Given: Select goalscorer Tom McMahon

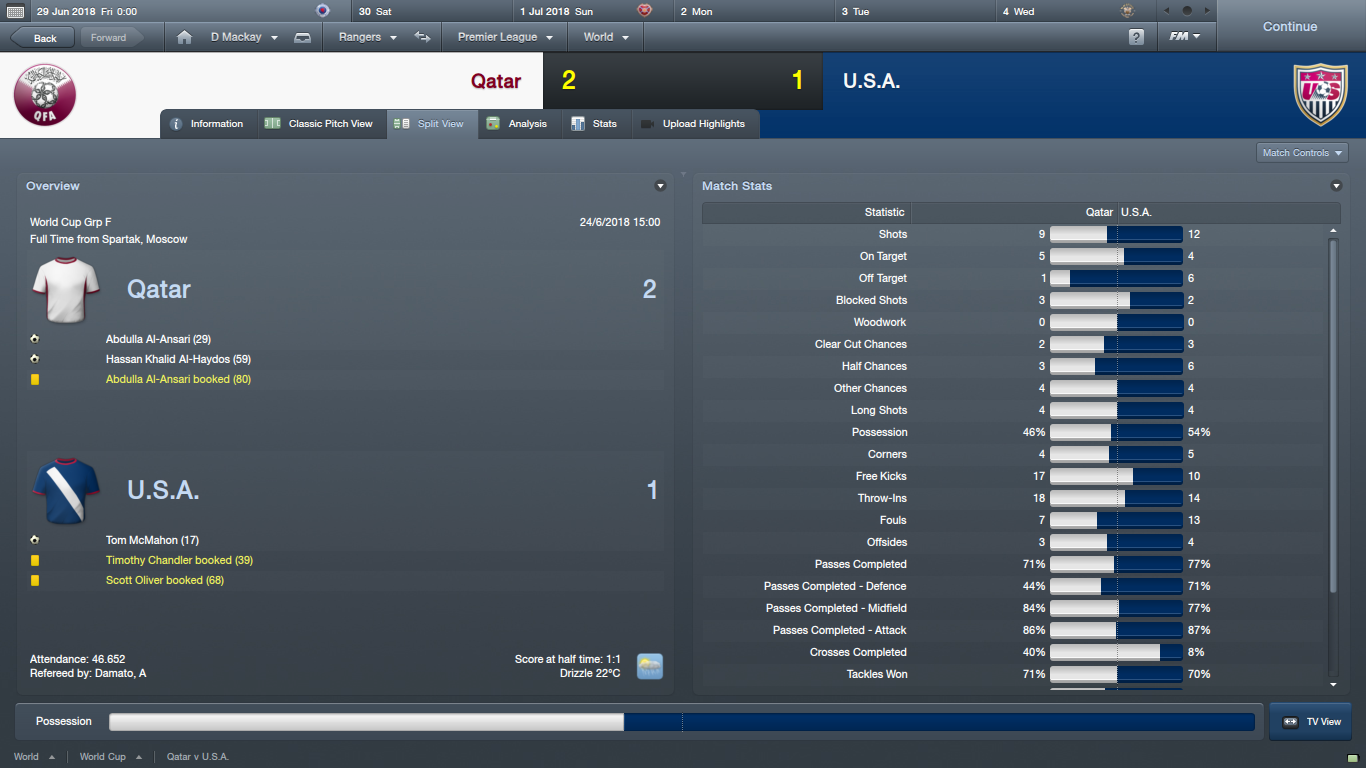Looking at the screenshot, I should coord(152,540).
